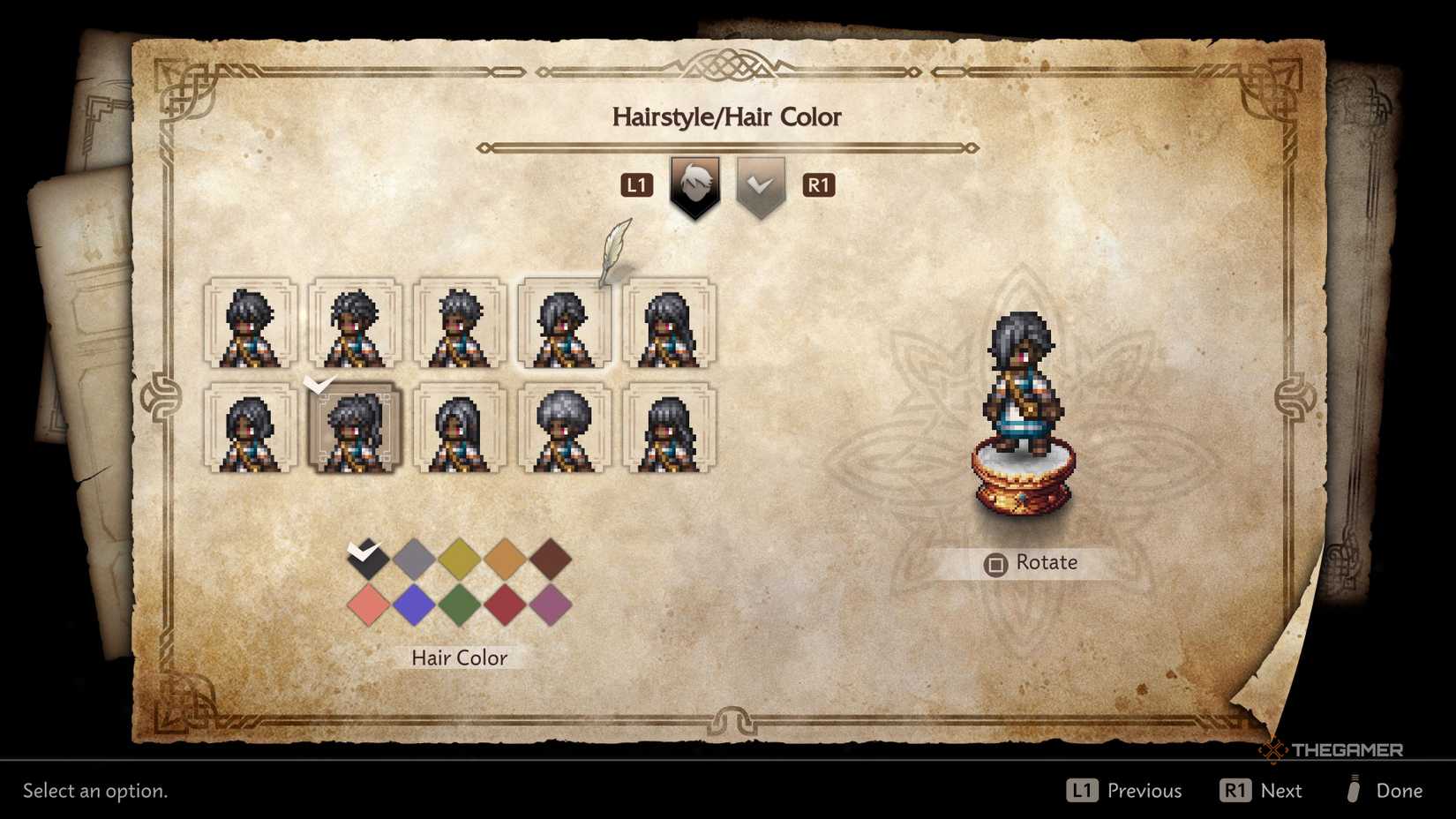Click the R1 icon right of the tabs
The width and height of the screenshot is (1456, 819).
[x=819, y=185]
